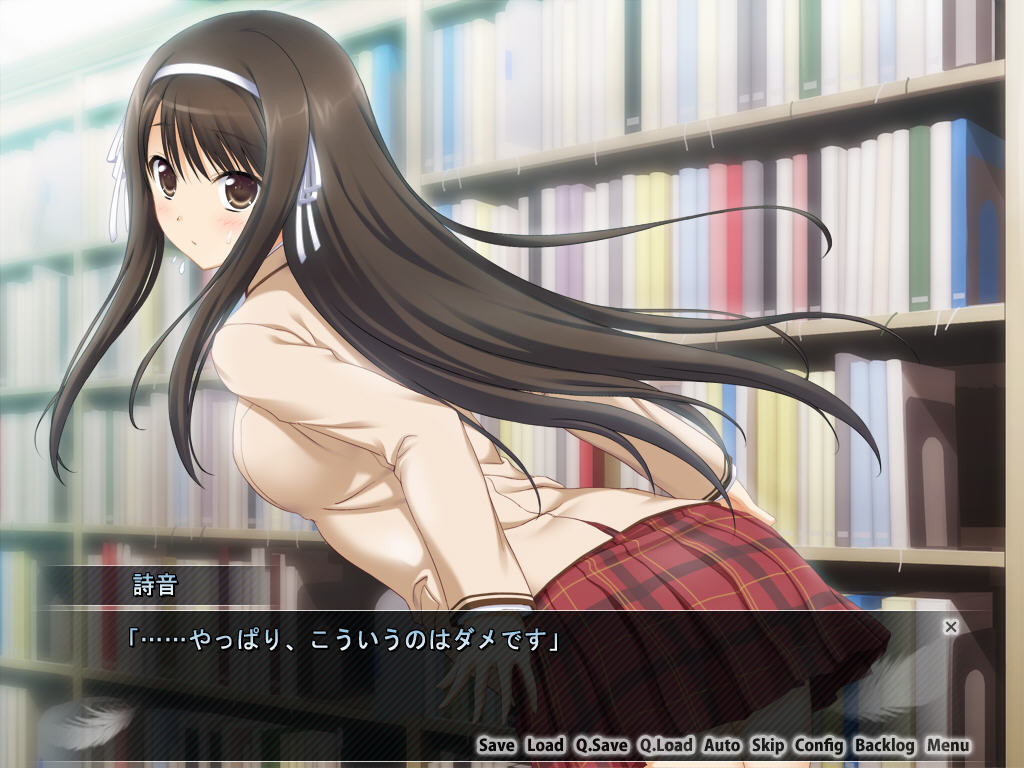1024x768 pixels.
Task: Open the game Menu
Action: coord(947,745)
